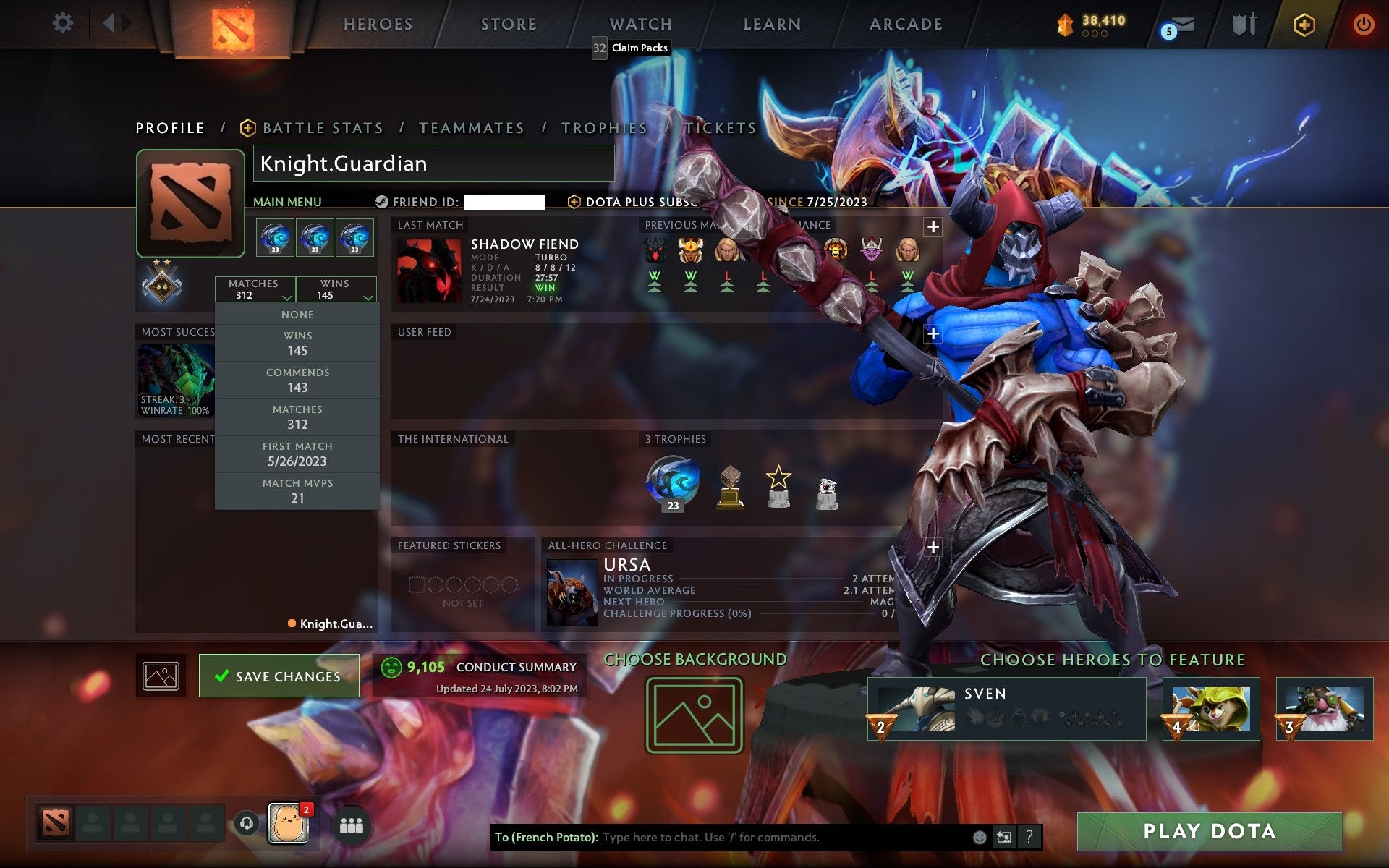This screenshot has width=1389, height=868.
Task: Open the settings gear
Action: (64, 24)
